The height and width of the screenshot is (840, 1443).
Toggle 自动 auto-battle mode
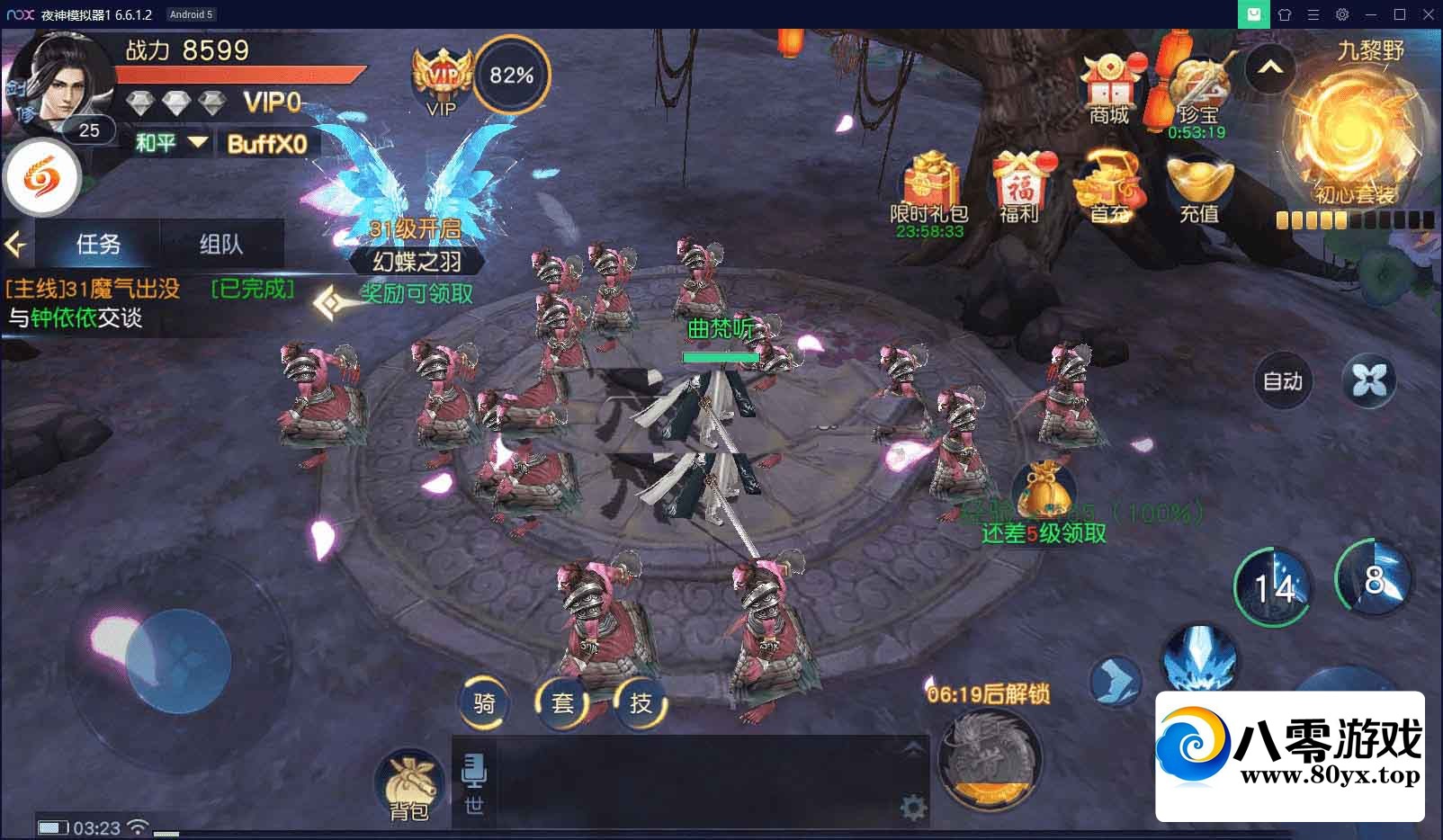pyautogui.click(x=1282, y=381)
